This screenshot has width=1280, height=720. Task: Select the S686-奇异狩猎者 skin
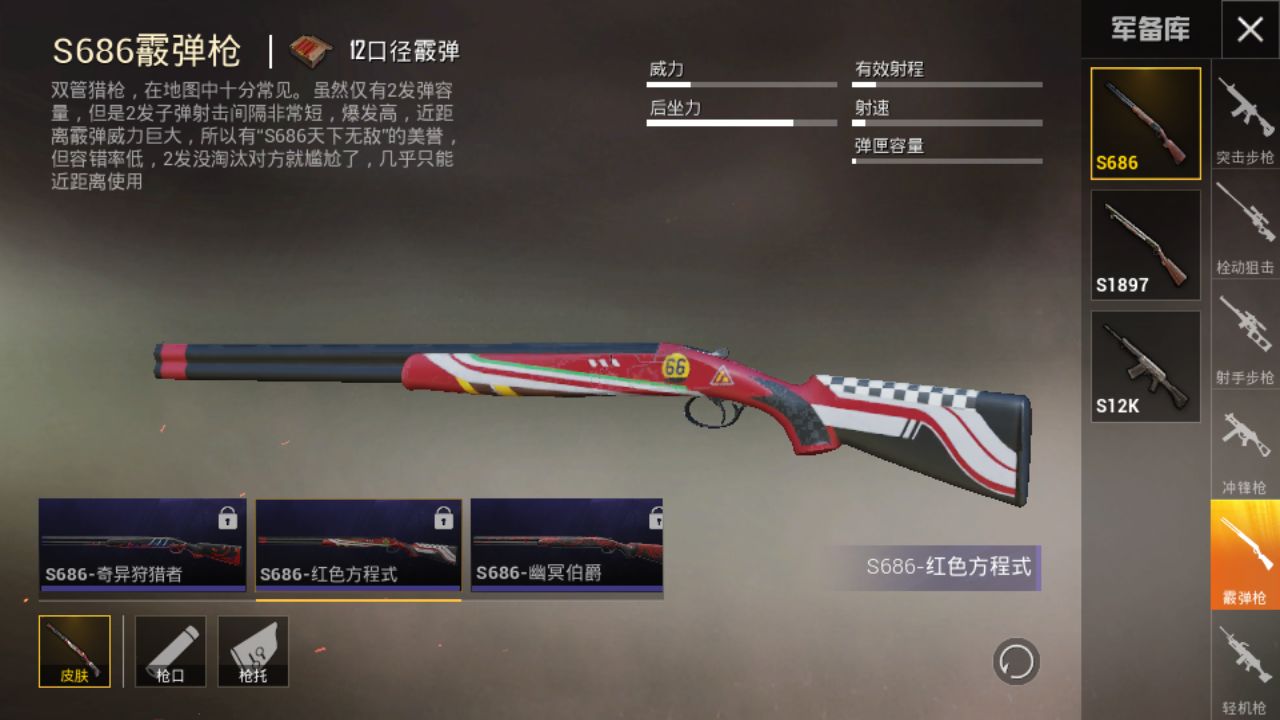[x=142, y=545]
